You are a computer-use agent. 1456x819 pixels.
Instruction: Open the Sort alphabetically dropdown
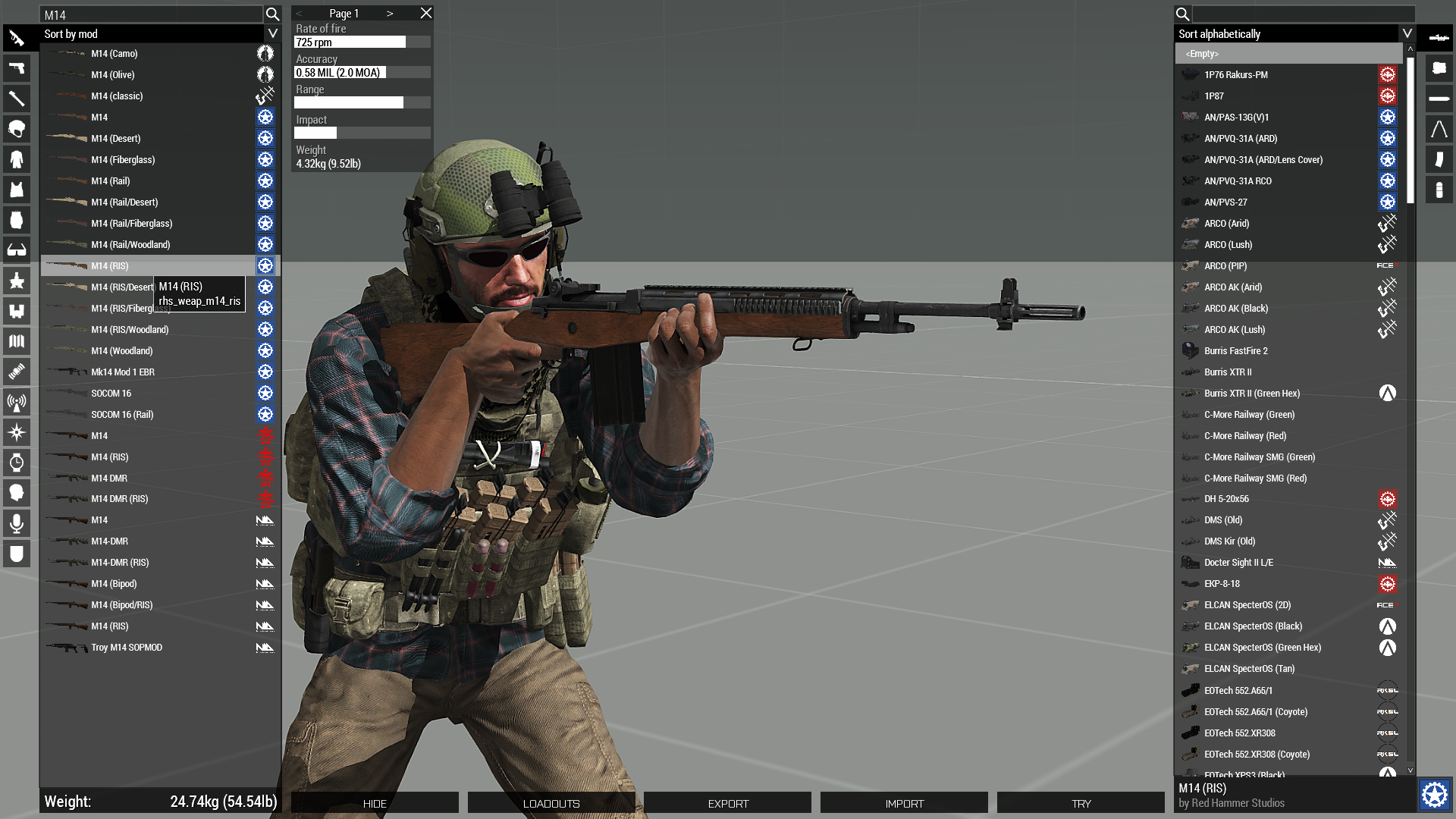[x=1407, y=33]
